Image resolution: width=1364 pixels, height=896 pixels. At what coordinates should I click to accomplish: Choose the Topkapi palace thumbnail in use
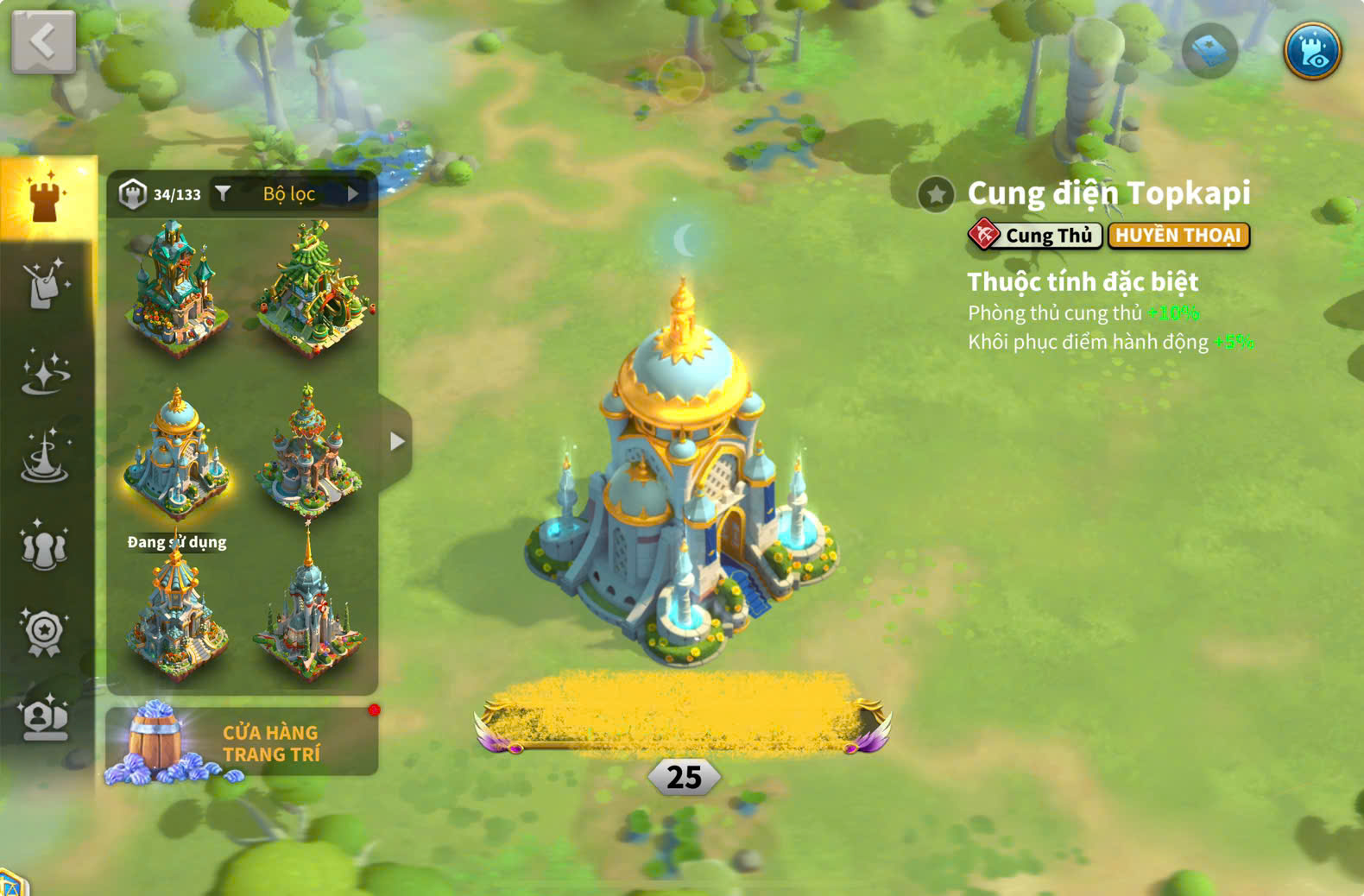click(176, 455)
